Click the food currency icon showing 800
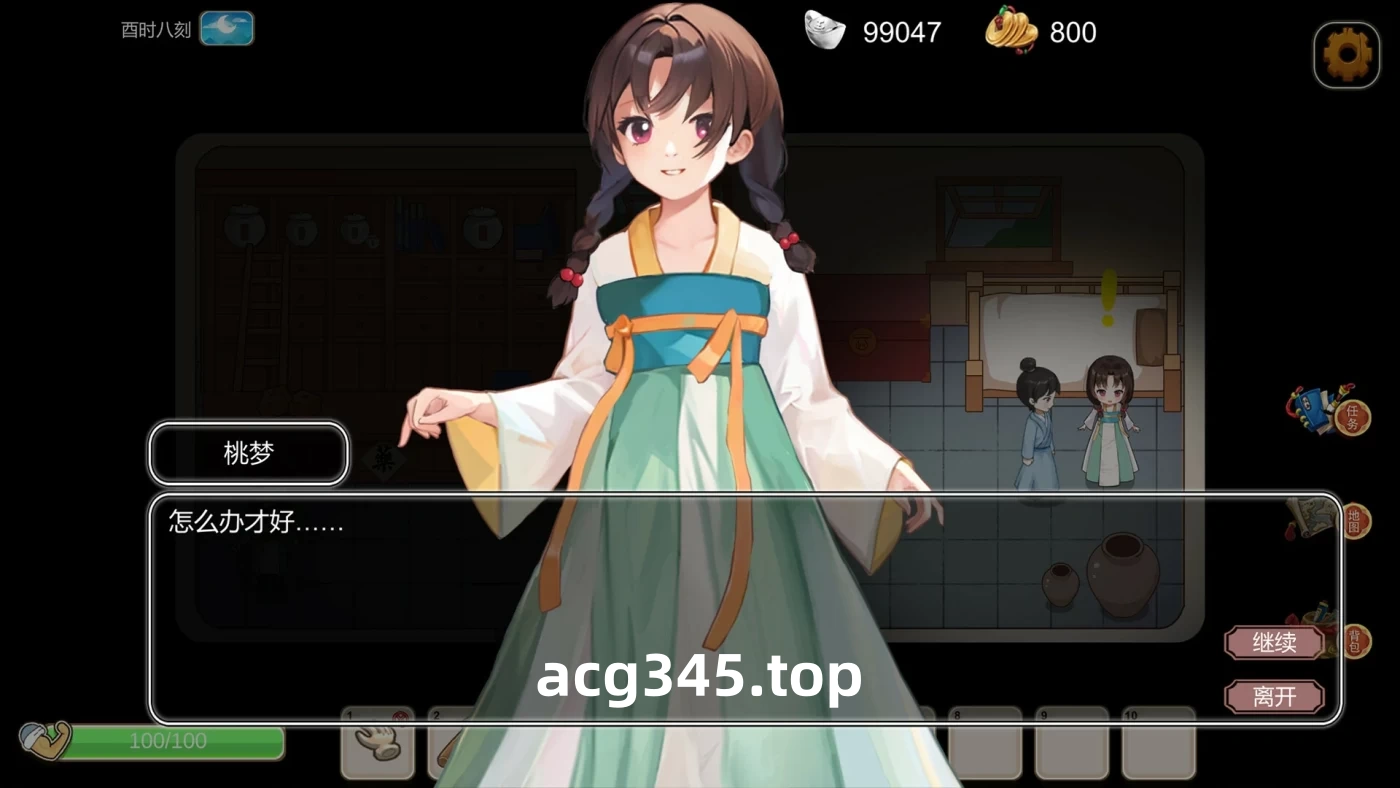This screenshot has width=1400, height=788. (x=1010, y=32)
